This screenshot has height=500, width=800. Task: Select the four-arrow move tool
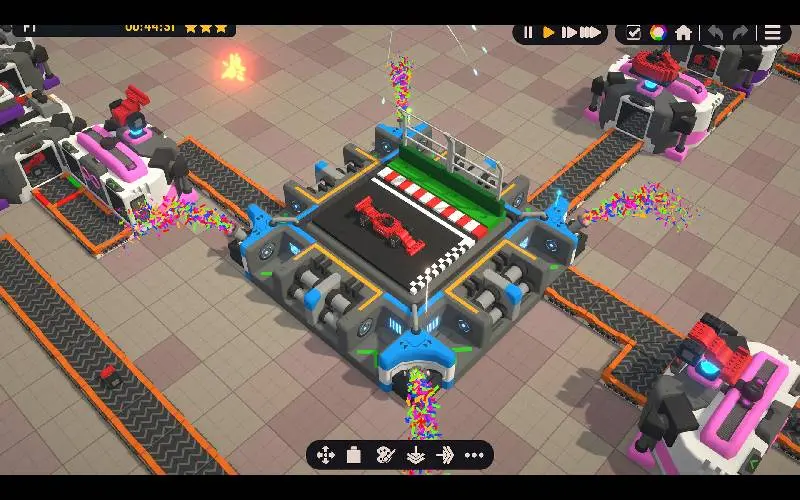[x=325, y=455]
